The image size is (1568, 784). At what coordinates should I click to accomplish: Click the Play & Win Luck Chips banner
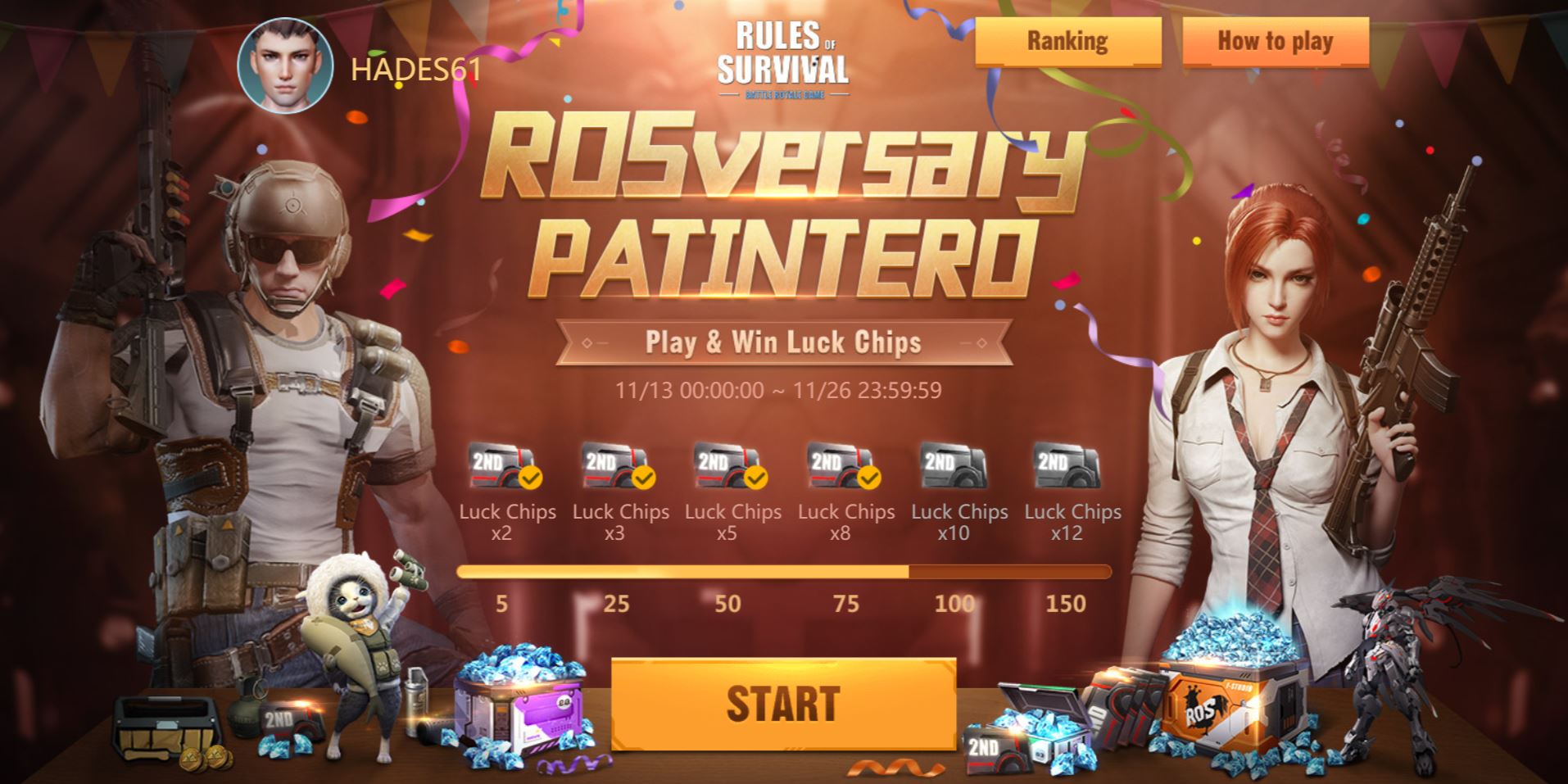click(x=783, y=343)
